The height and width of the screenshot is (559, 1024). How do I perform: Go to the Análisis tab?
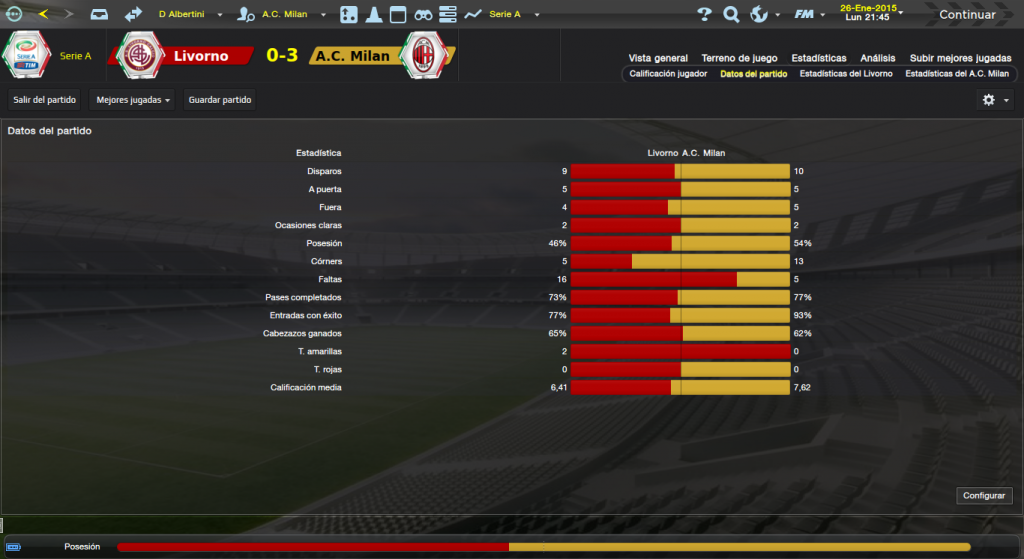coord(877,58)
